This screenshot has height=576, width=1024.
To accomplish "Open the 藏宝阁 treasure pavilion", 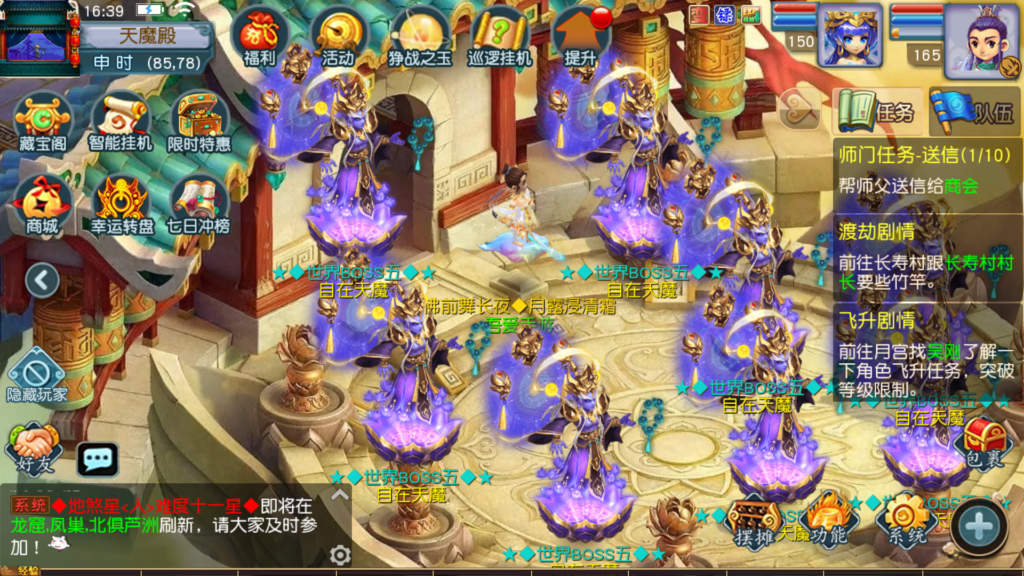I will tap(43, 122).
